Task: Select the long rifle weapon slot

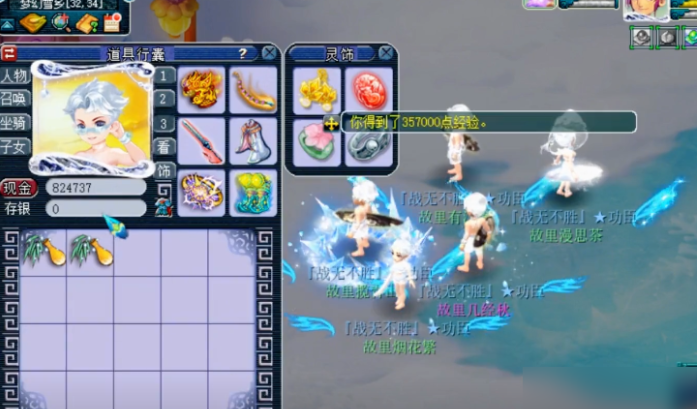Action: (202, 141)
